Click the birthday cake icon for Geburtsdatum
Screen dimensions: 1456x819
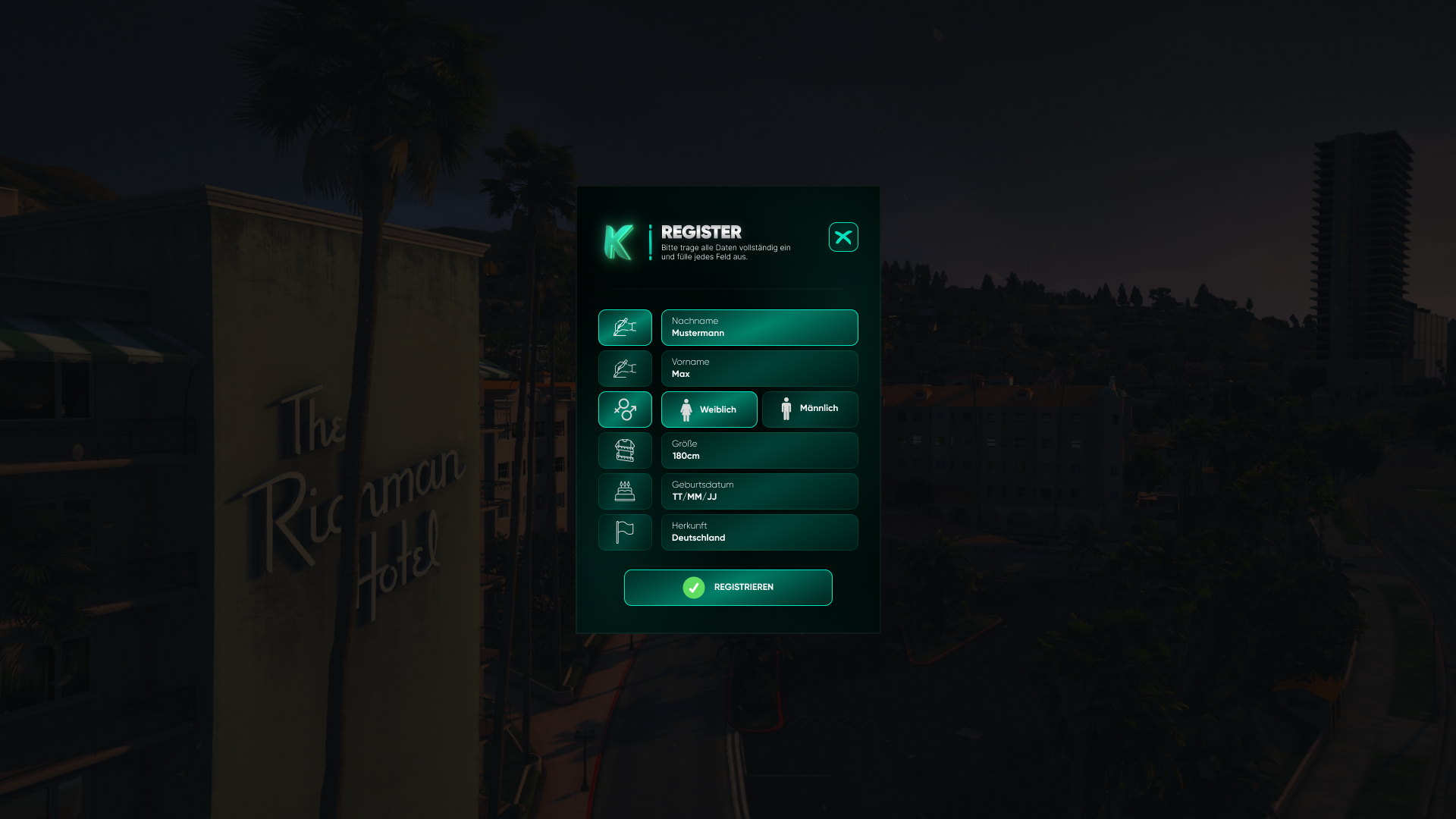625,491
